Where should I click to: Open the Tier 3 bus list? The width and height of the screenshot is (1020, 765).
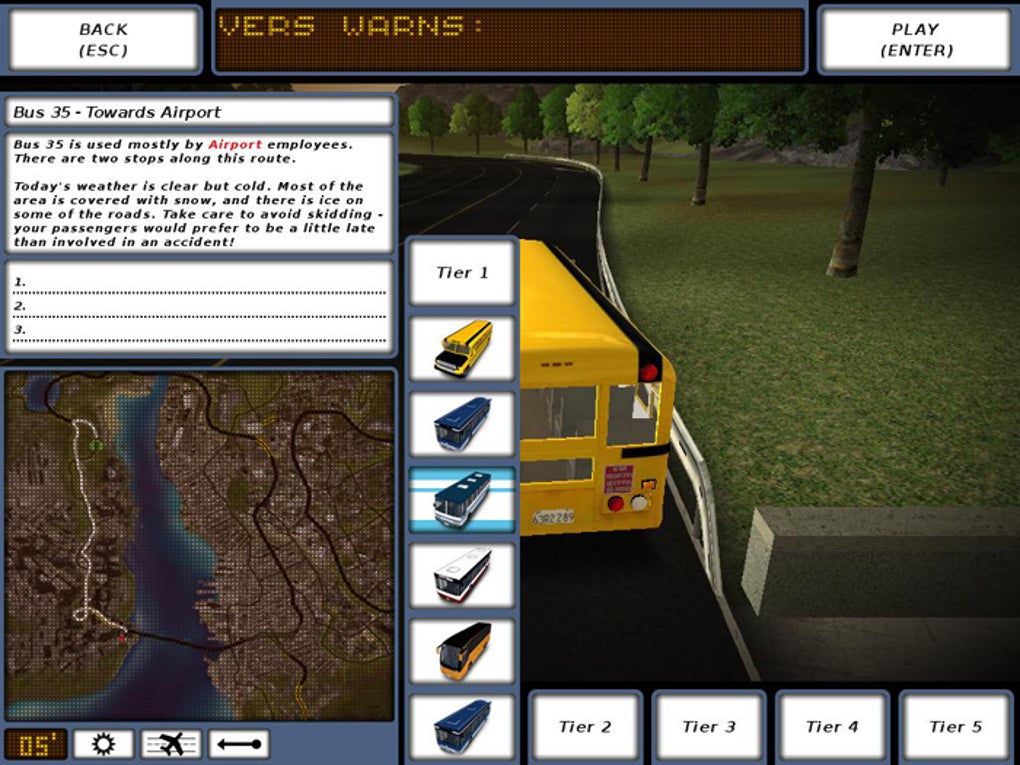click(709, 727)
